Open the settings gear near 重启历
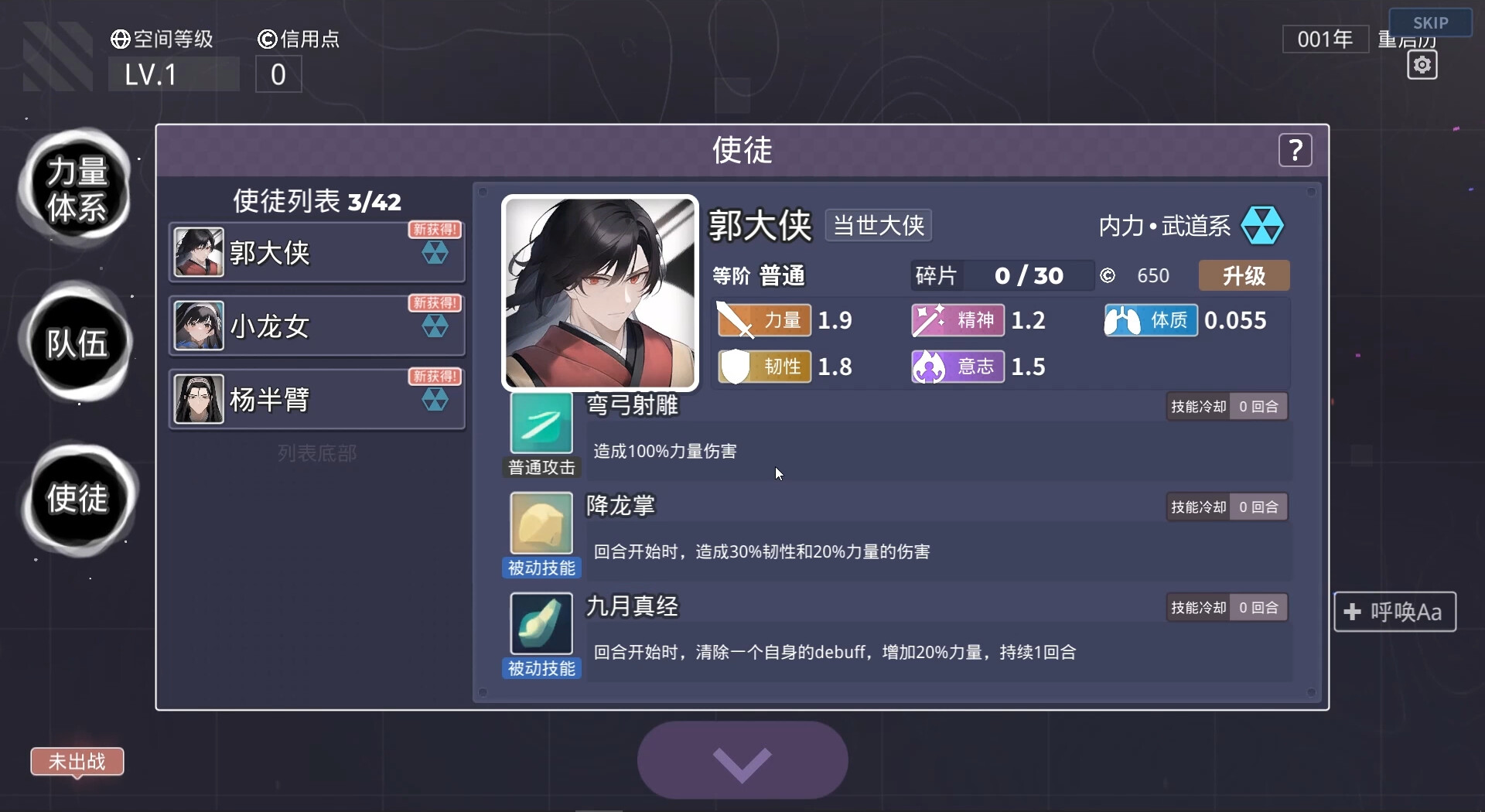The height and width of the screenshot is (812, 1485). [1422, 65]
